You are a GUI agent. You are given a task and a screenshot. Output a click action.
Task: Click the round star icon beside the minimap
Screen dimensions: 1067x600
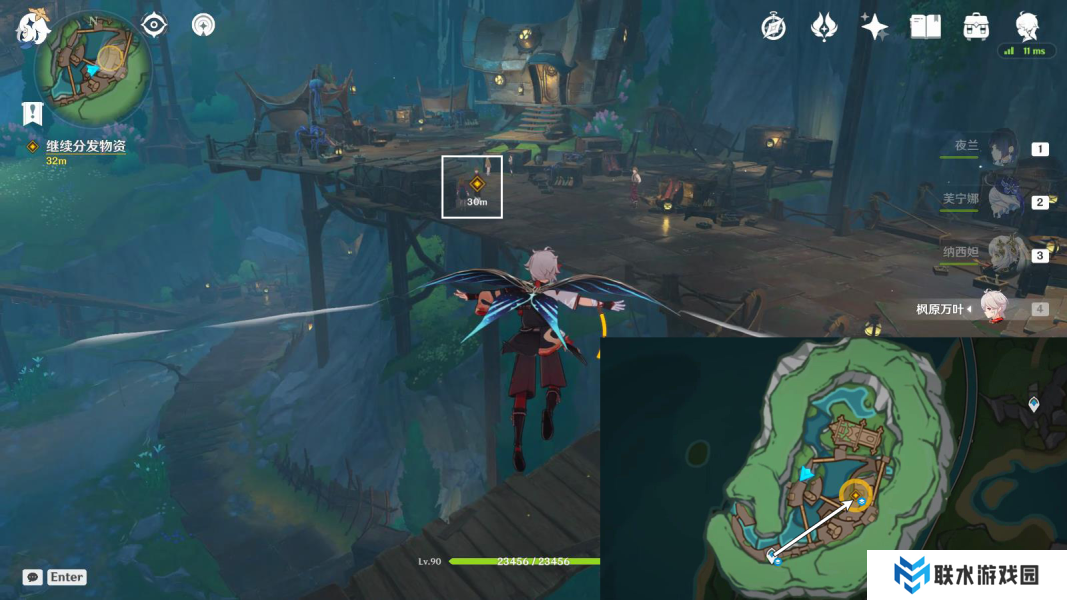[x=203, y=25]
